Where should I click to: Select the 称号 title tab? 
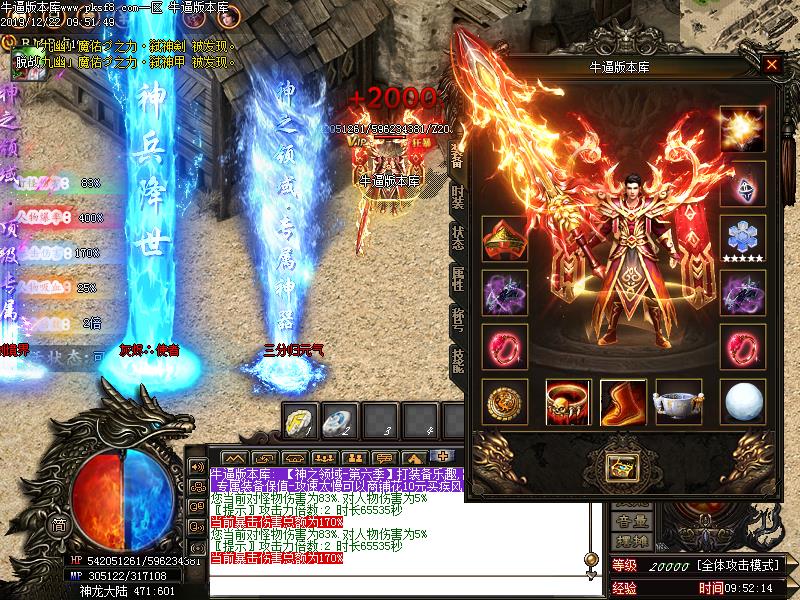(458, 320)
